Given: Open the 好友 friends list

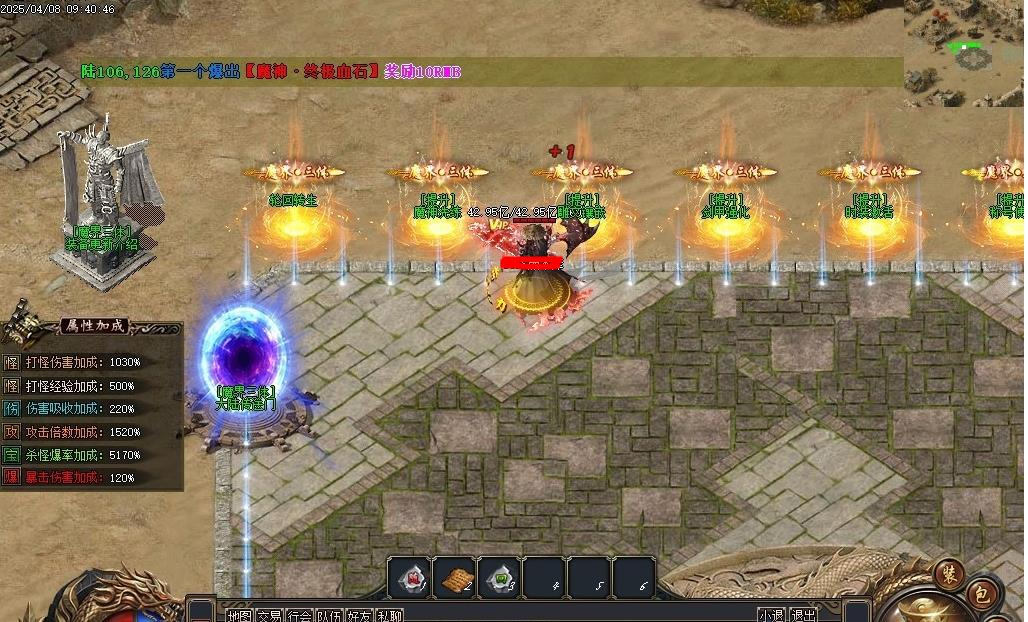Looking at the screenshot, I should [x=359, y=615].
